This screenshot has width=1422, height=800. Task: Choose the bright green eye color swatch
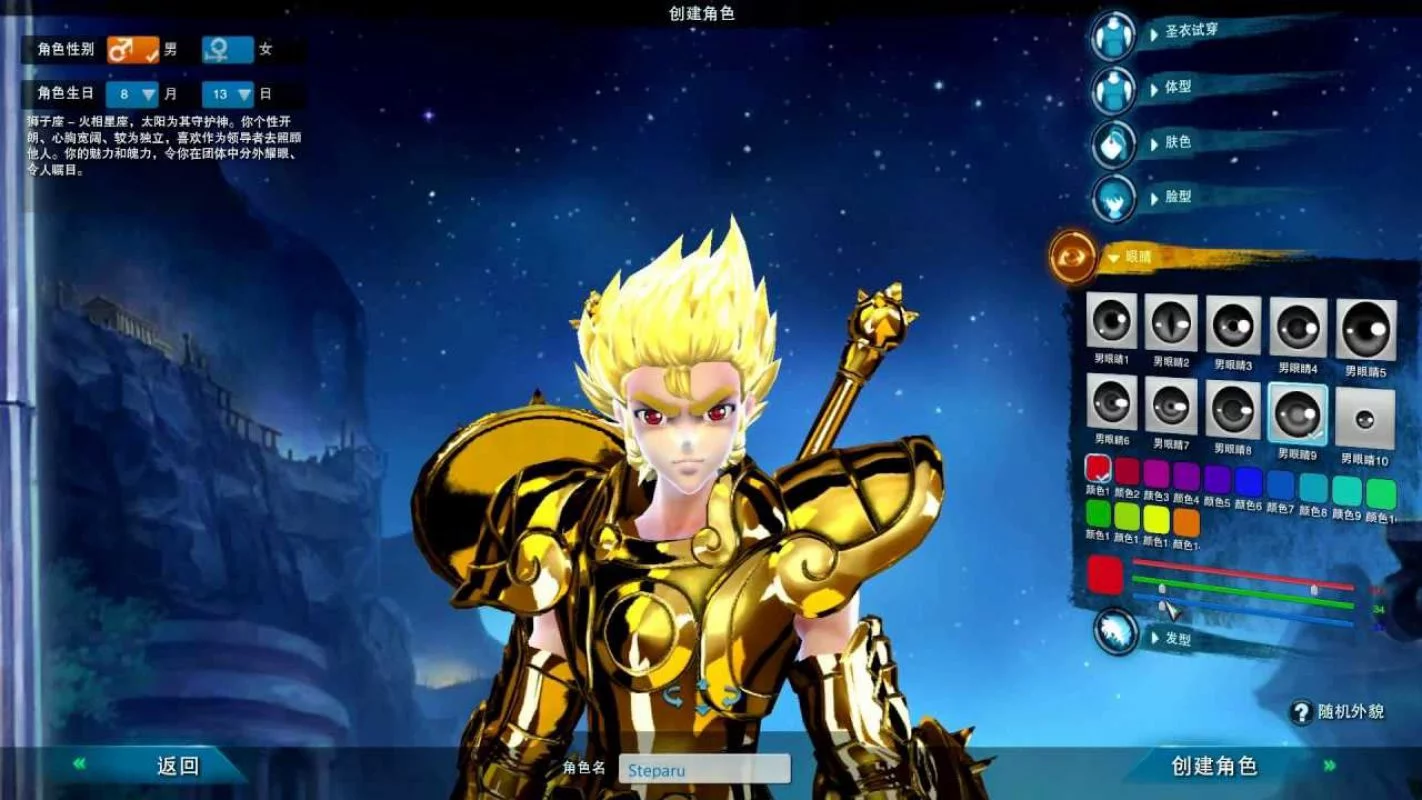click(1099, 517)
